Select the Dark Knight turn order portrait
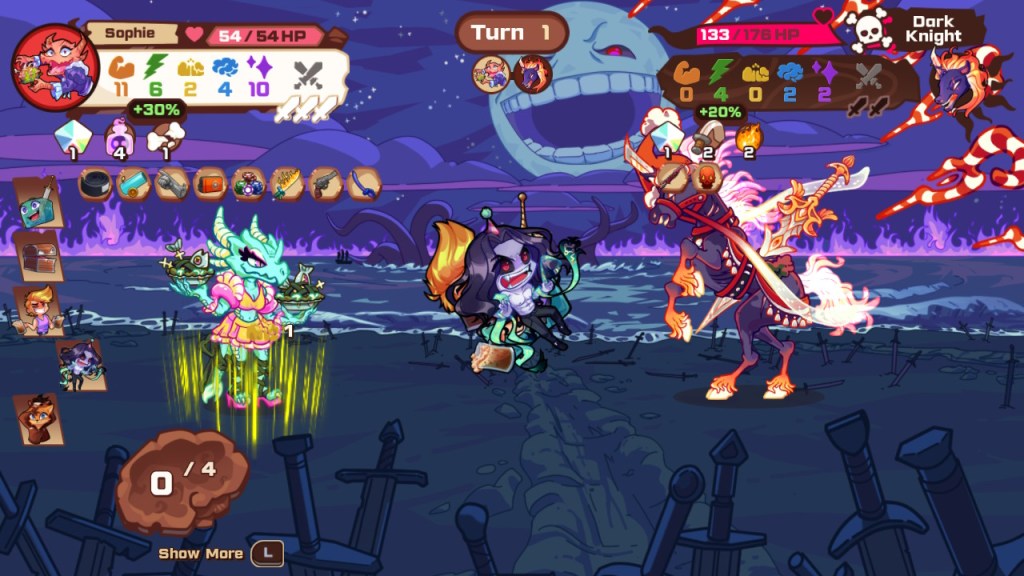 533,73
